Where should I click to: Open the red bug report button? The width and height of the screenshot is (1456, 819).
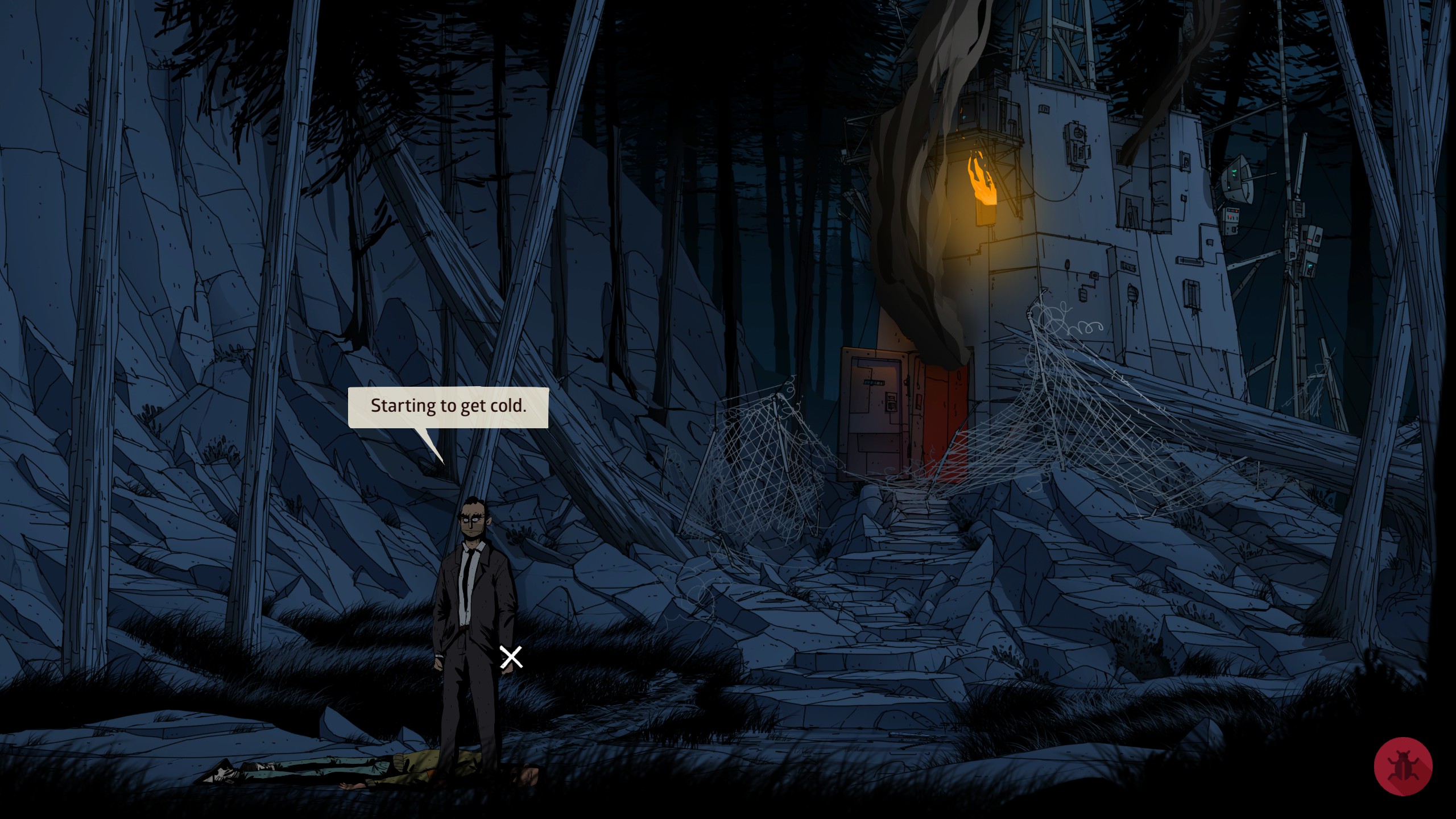click(x=1403, y=766)
